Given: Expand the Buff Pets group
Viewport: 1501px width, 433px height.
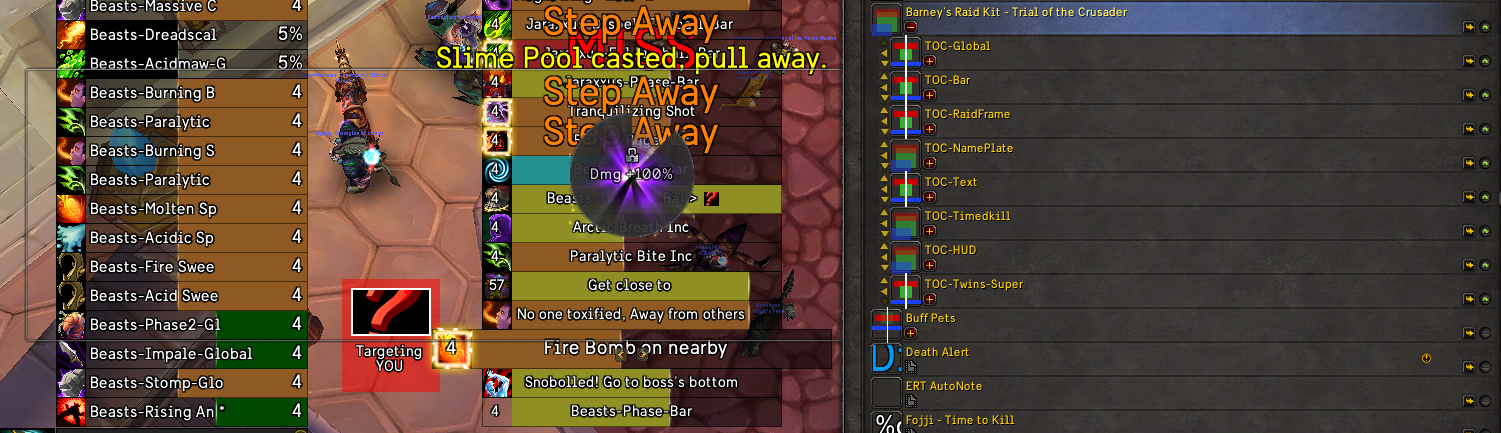Looking at the screenshot, I should tap(911, 333).
